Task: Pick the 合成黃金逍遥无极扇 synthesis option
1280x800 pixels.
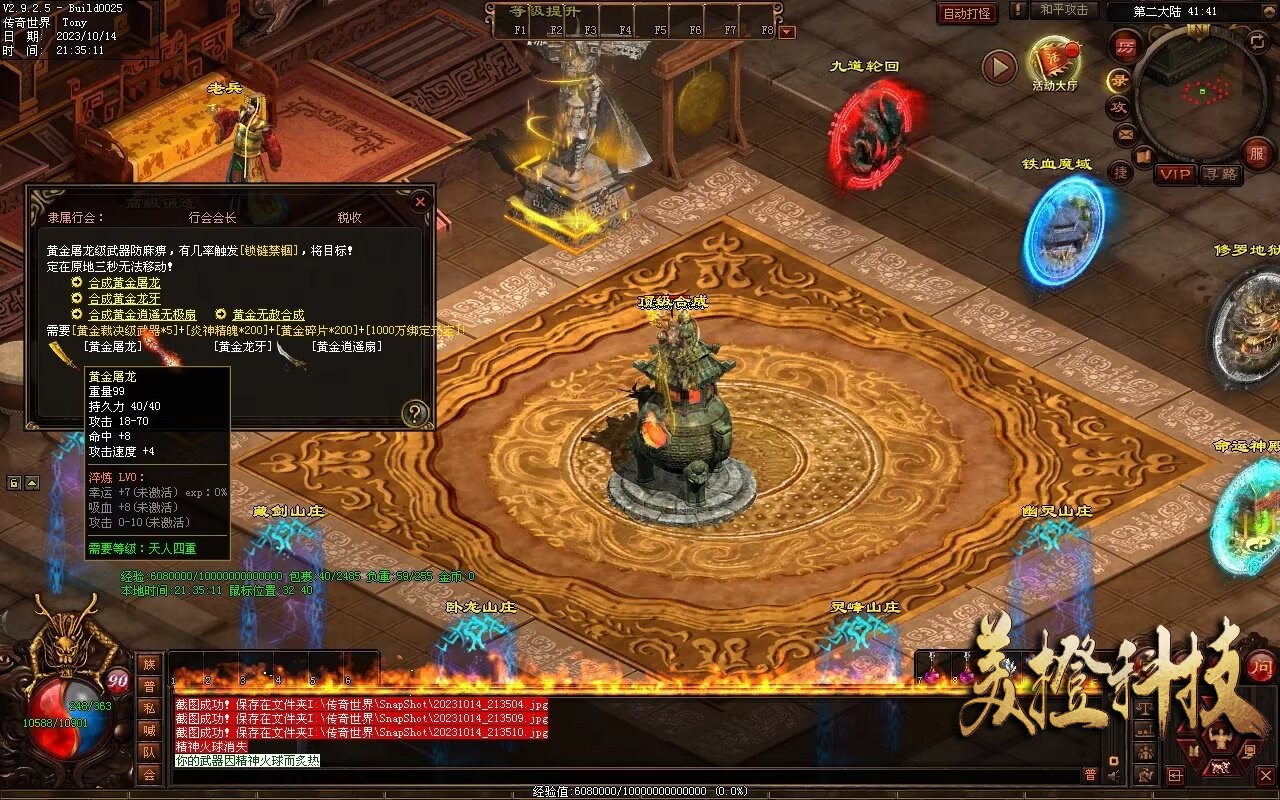Action: click(x=142, y=315)
